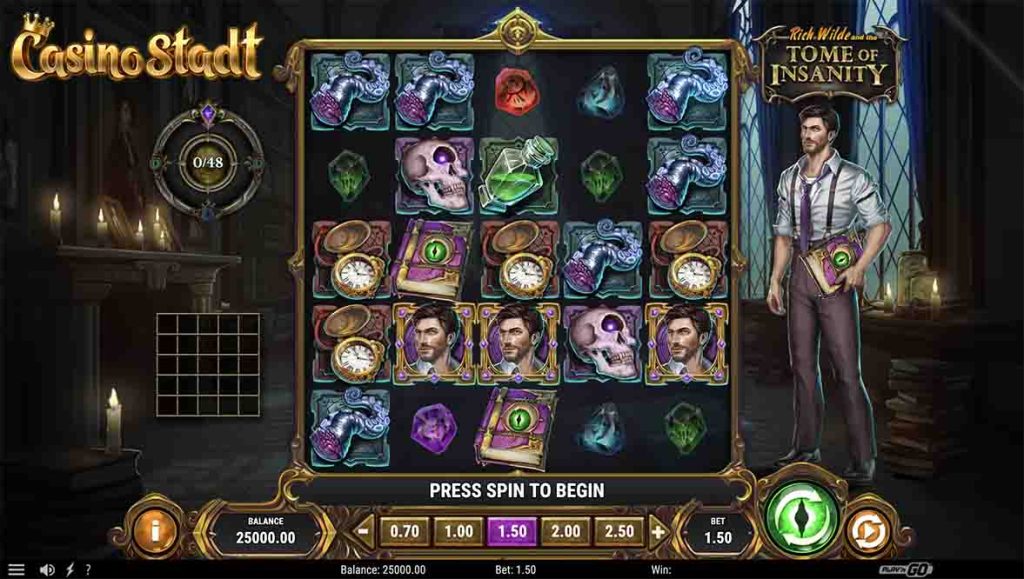Open the autoplay spin settings
This screenshot has height=579, width=1024.
867,530
